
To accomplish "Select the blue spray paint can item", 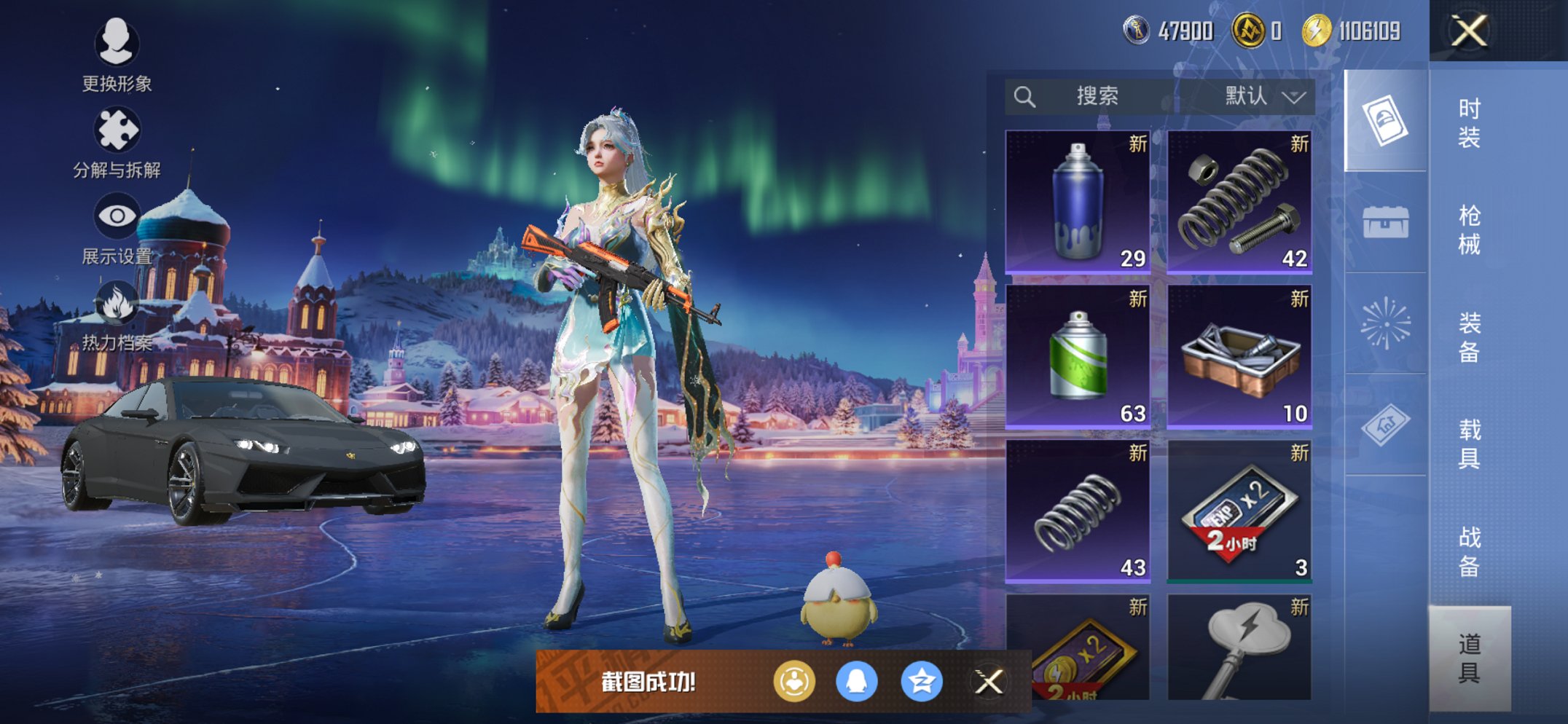I will [x=1078, y=202].
